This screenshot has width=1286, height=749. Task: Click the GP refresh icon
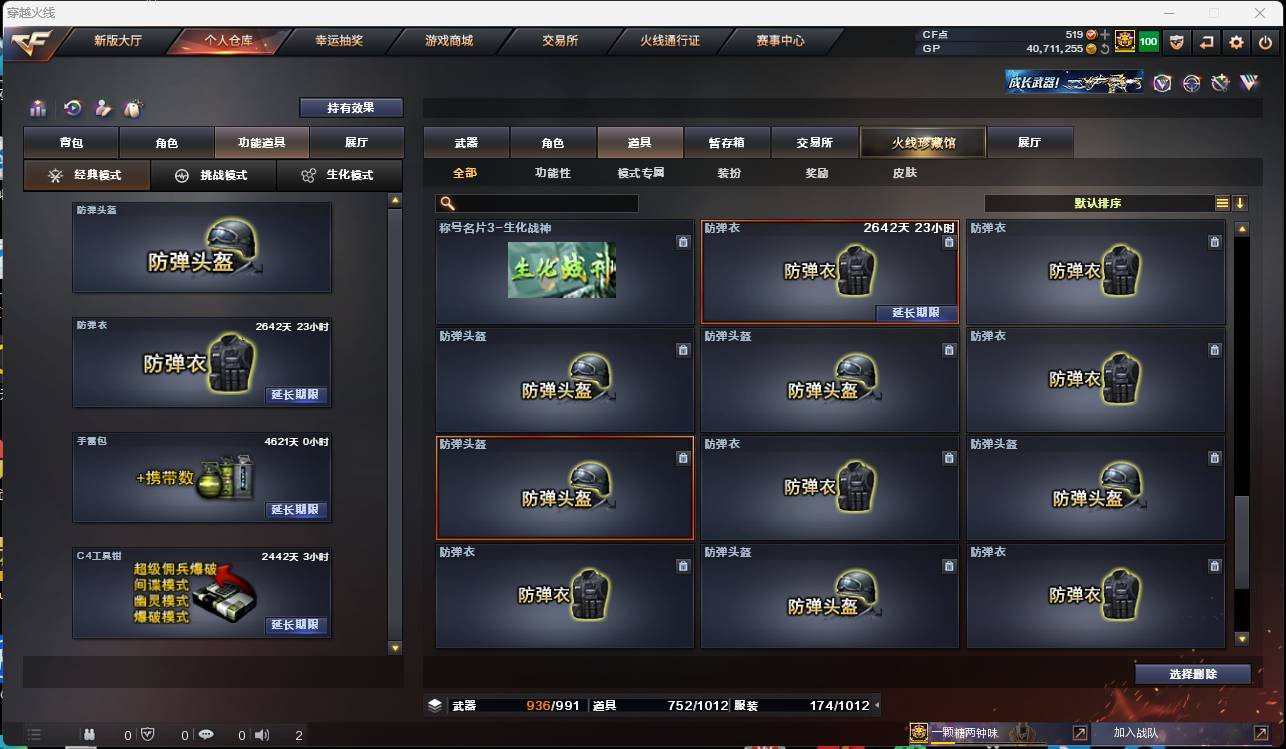[1105, 48]
